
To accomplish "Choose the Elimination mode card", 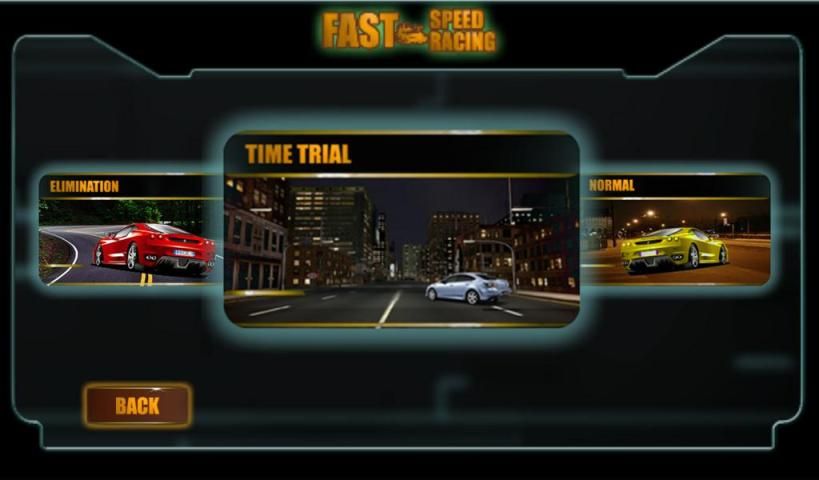I will pos(131,230).
